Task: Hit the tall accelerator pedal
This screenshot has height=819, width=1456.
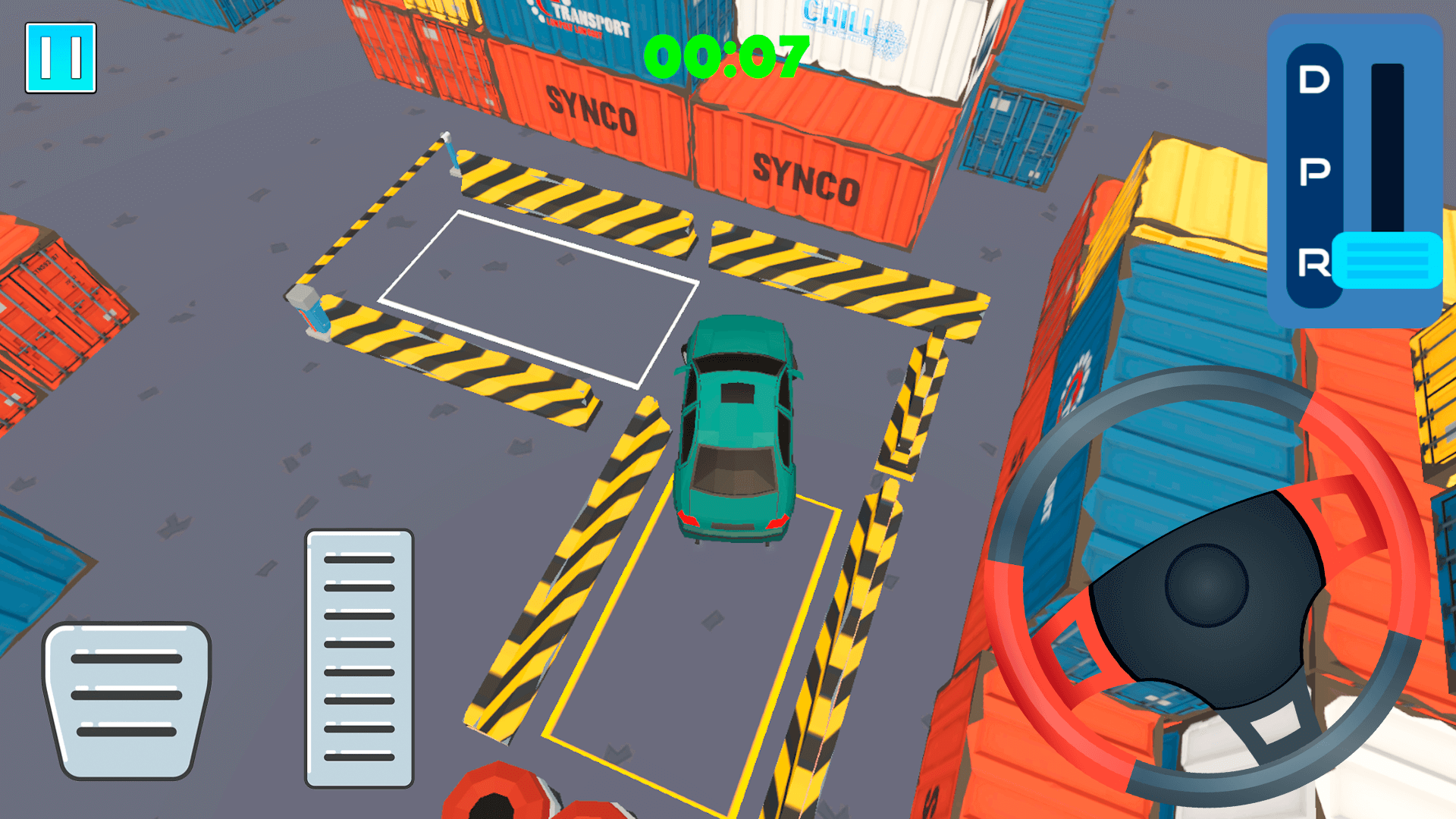Action: (359, 657)
